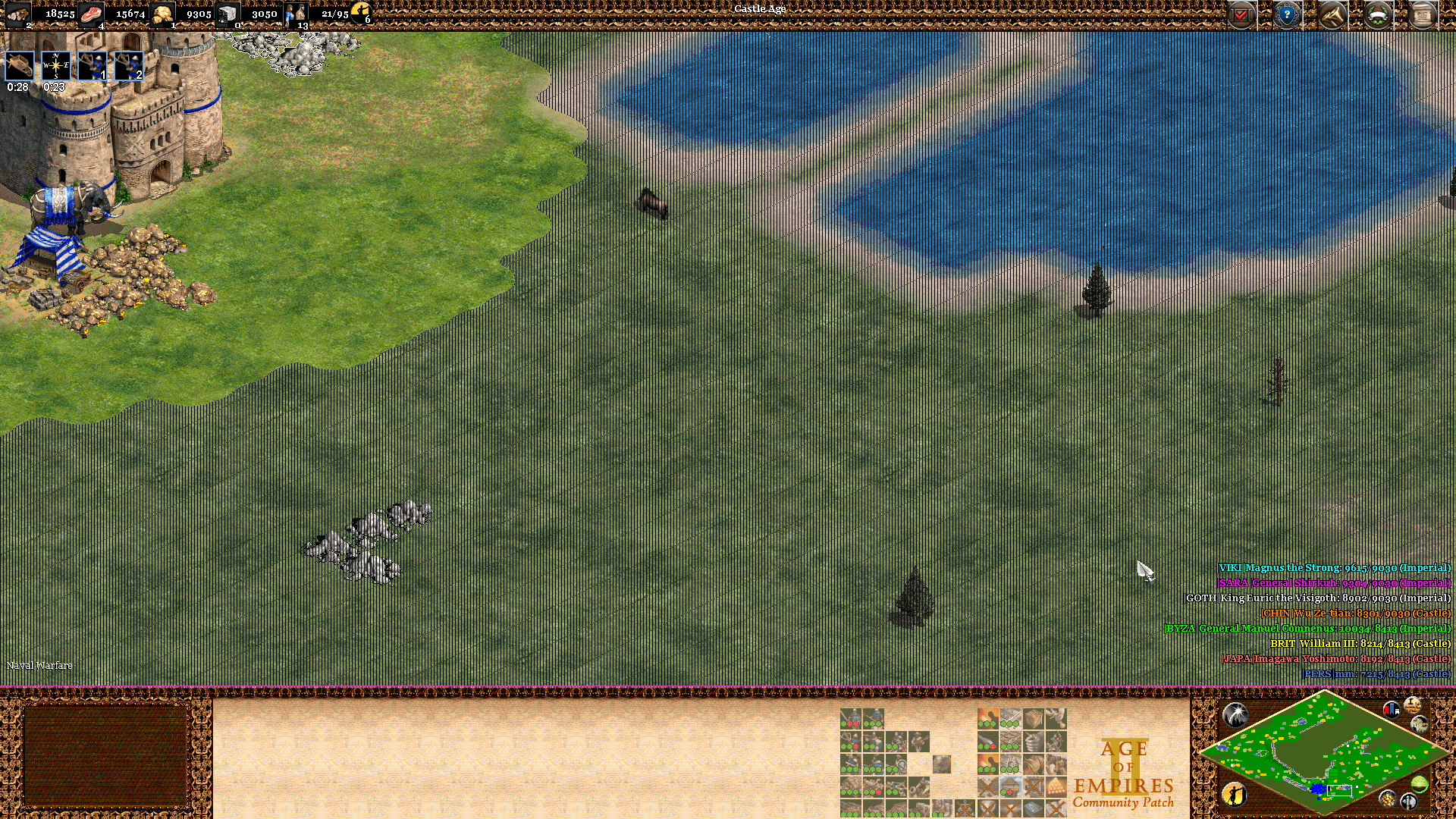Click the gold resource icon
The width and height of the screenshot is (1456, 819).
162,14
